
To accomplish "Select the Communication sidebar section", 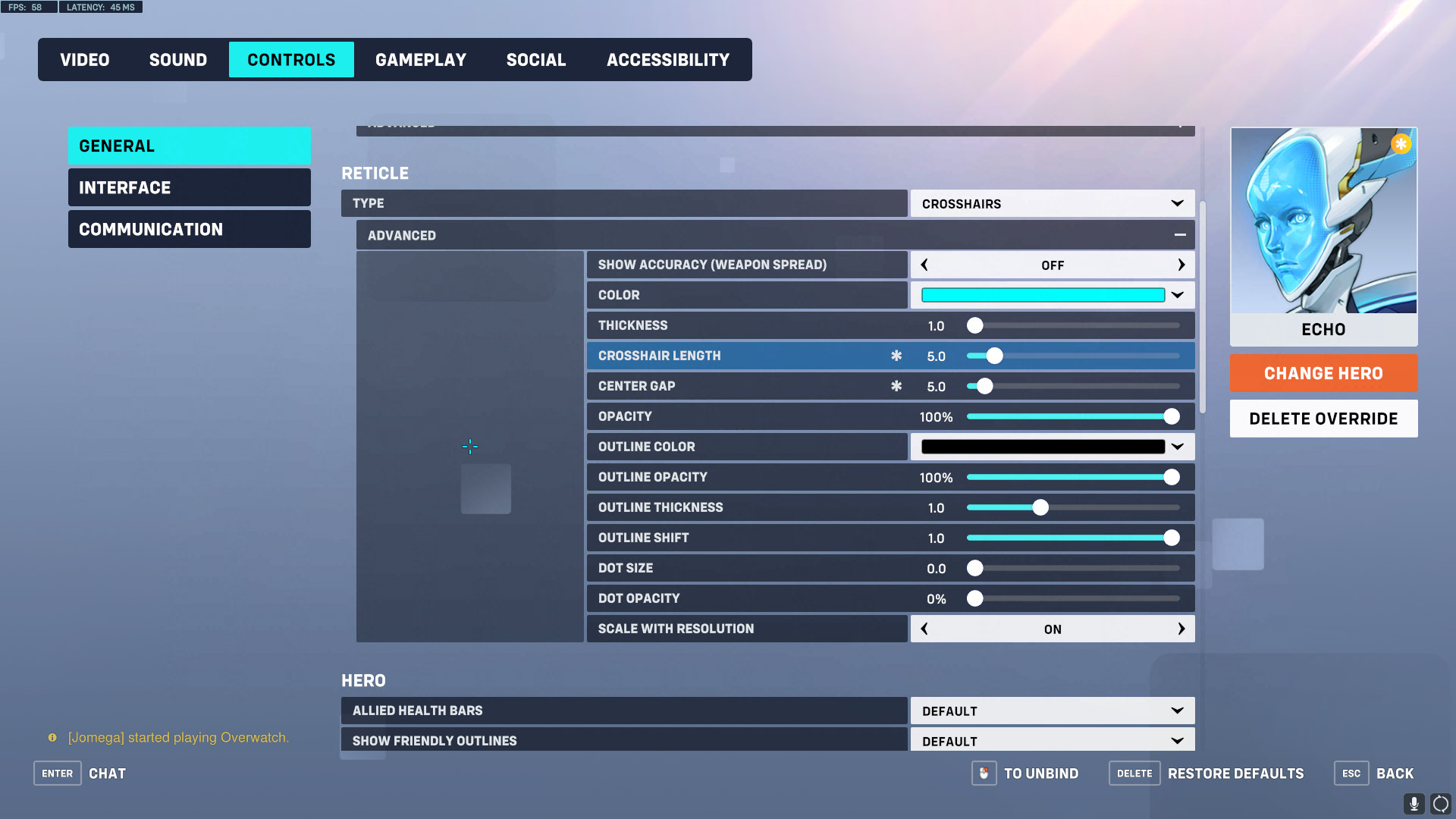I will click(x=189, y=228).
